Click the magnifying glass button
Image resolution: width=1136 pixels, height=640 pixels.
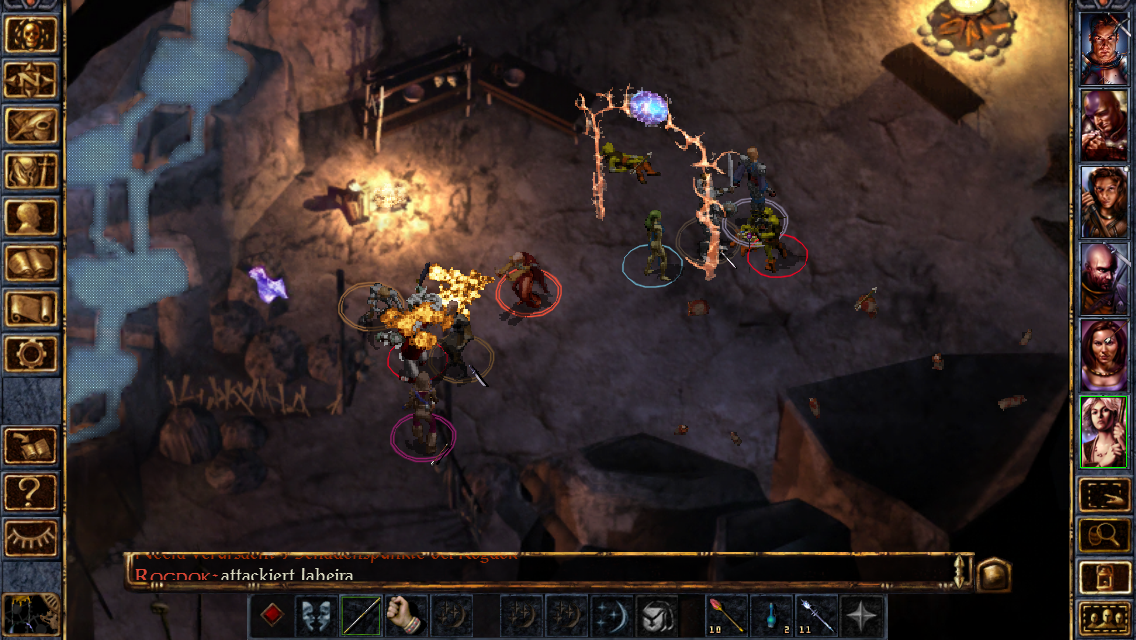tap(1104, 535)
